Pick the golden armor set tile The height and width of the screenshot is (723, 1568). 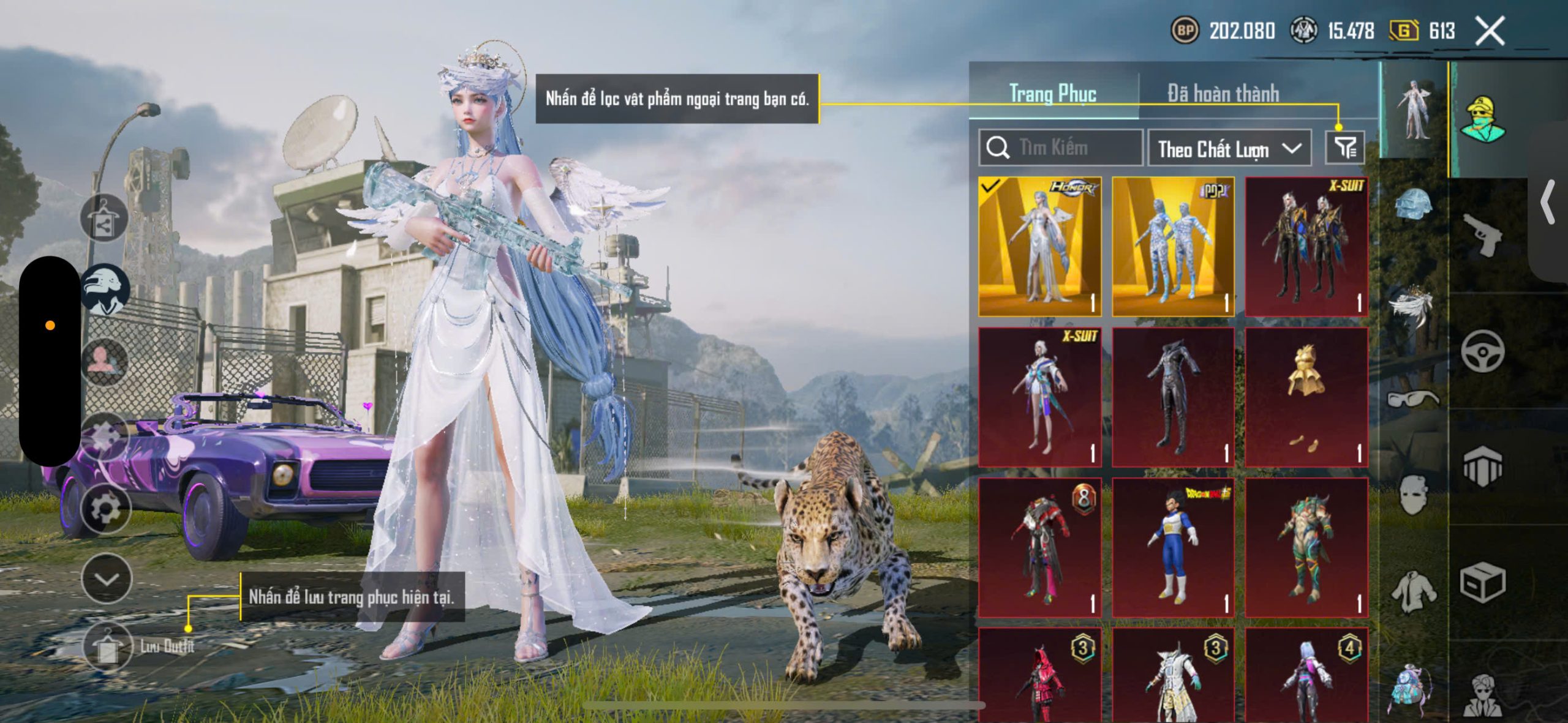(x=1306, y=397)
